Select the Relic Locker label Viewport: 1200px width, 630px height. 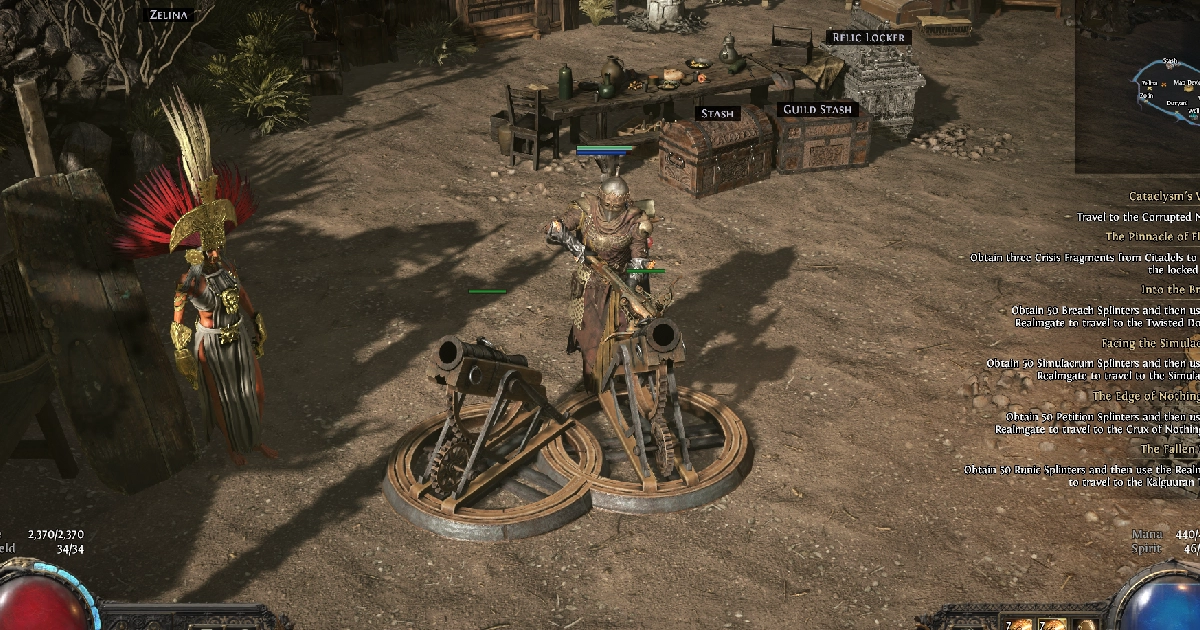tap(866, 37)
